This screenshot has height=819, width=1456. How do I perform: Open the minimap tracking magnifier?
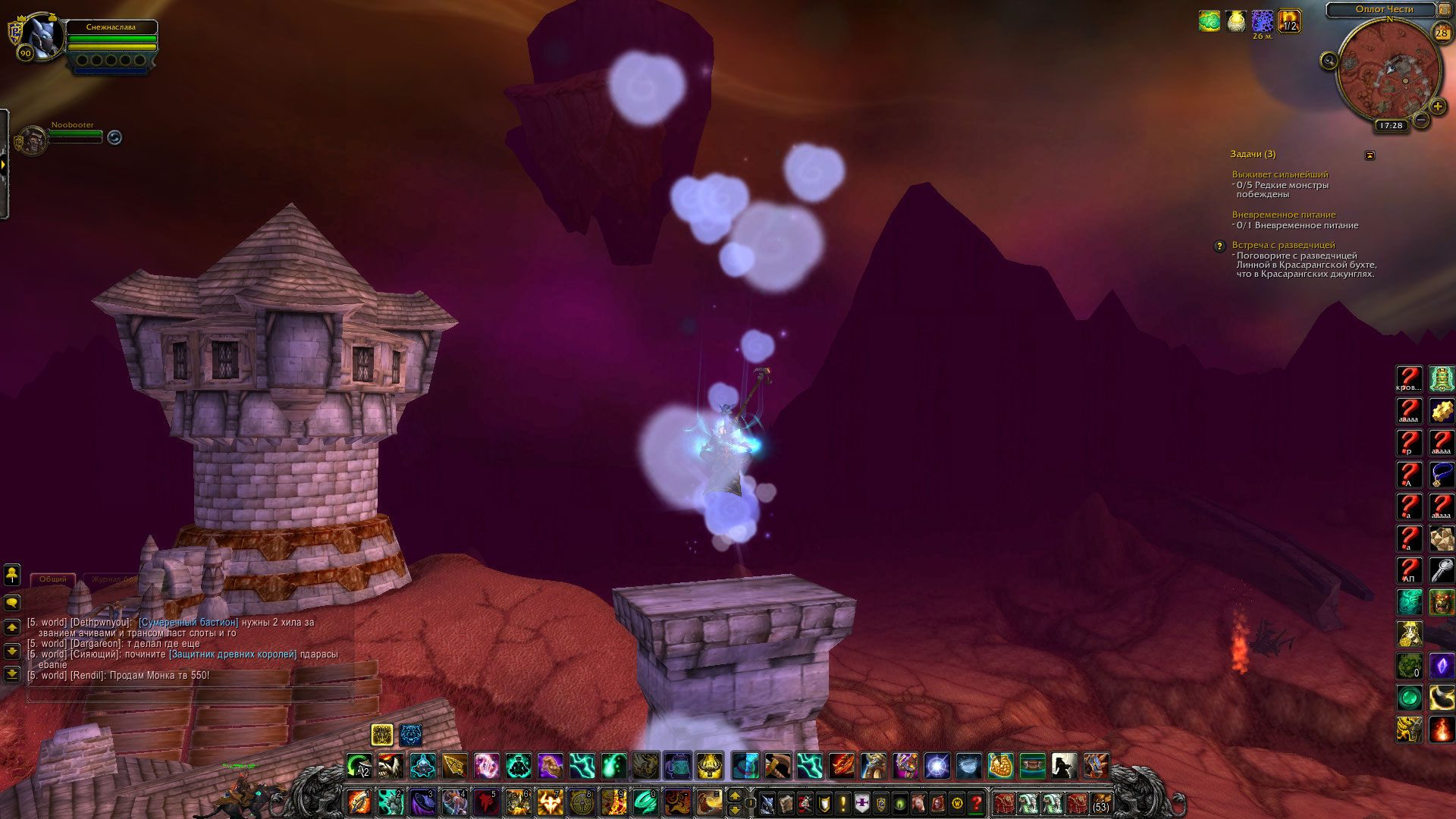pos(1329,61)
